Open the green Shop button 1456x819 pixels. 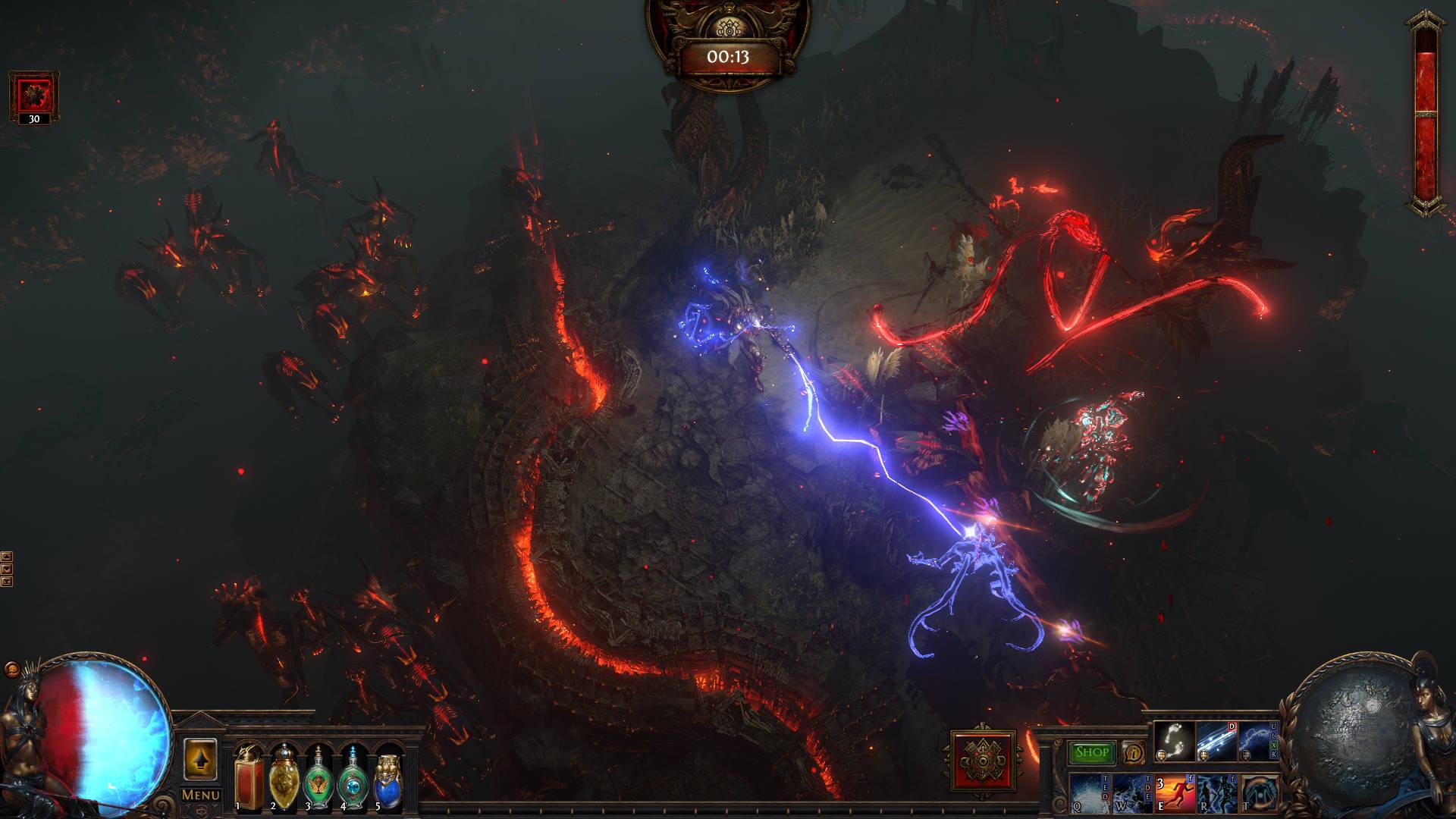tap(1092, 752)
